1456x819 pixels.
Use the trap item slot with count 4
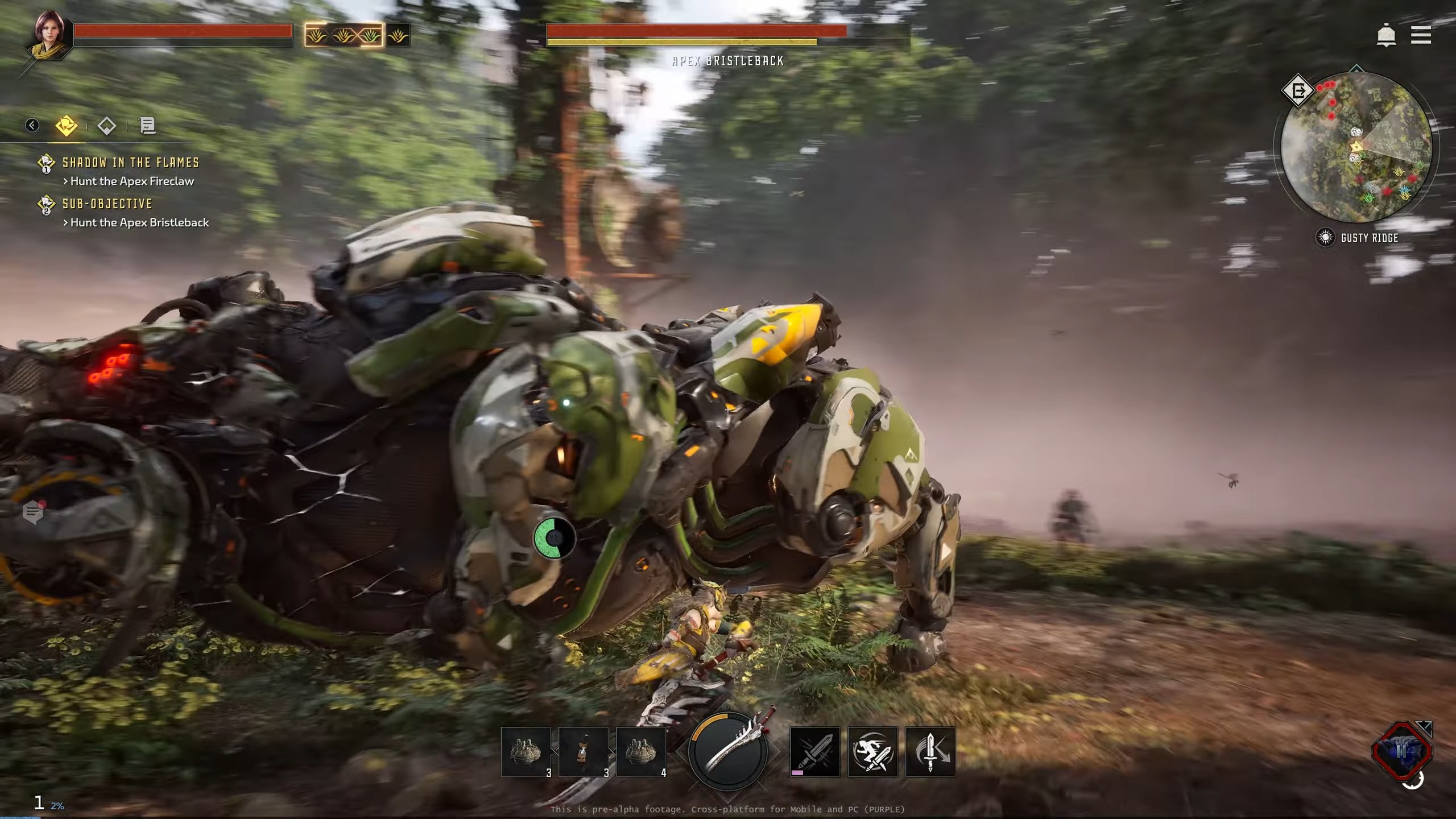click(641, 751)
